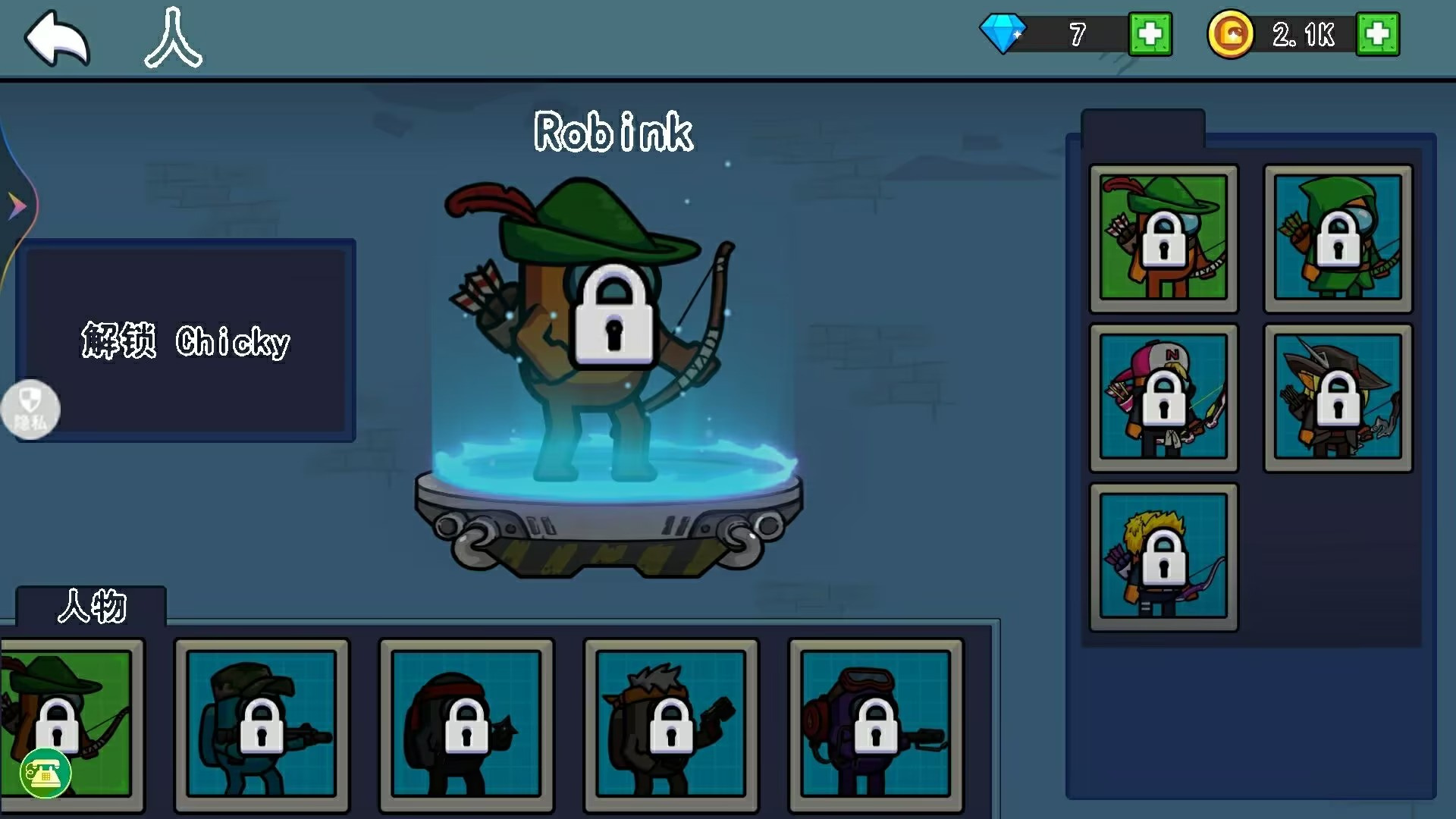1456x819 pixels.
Task: Go back with the white arrow button
Action: (57, 38)
